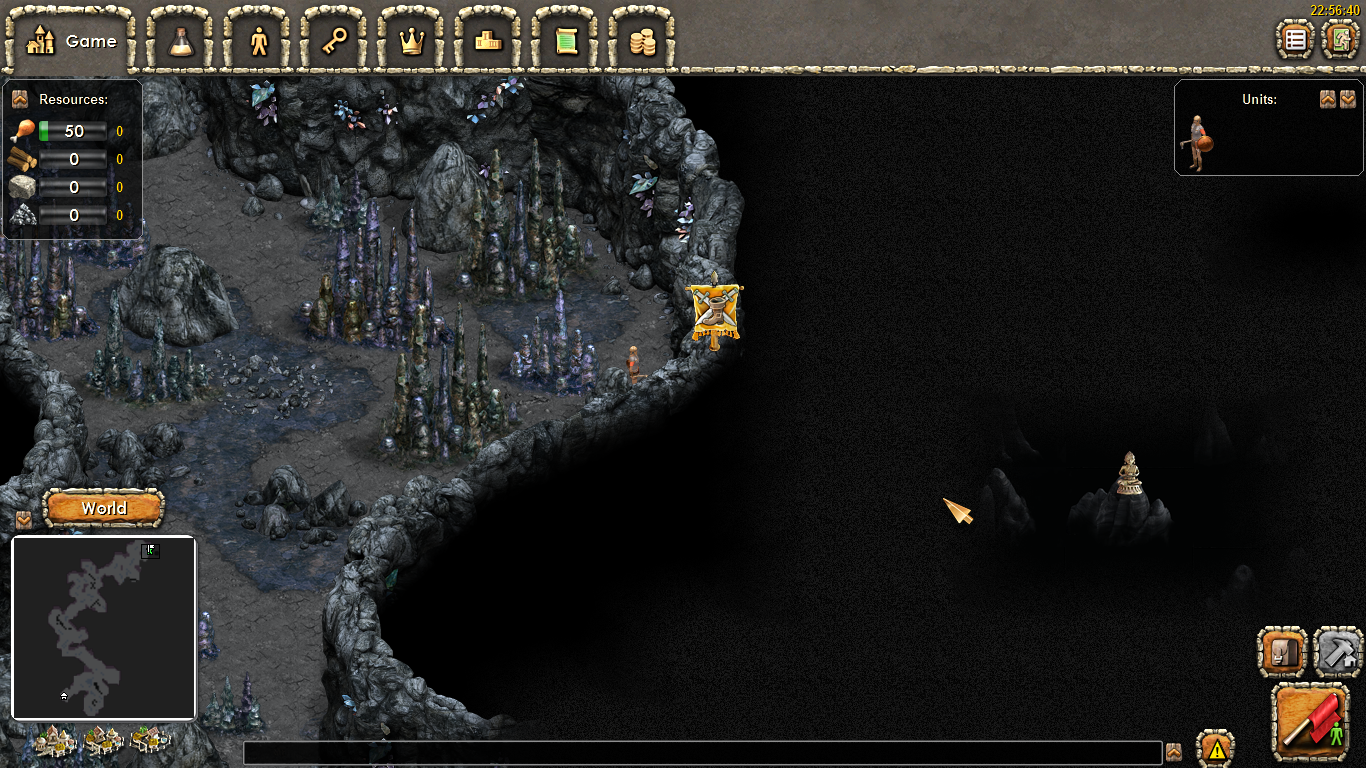Screen dimensions: 1366x768
Task: Activate the red flag rally button
Action: click(x=1312, y=723)
